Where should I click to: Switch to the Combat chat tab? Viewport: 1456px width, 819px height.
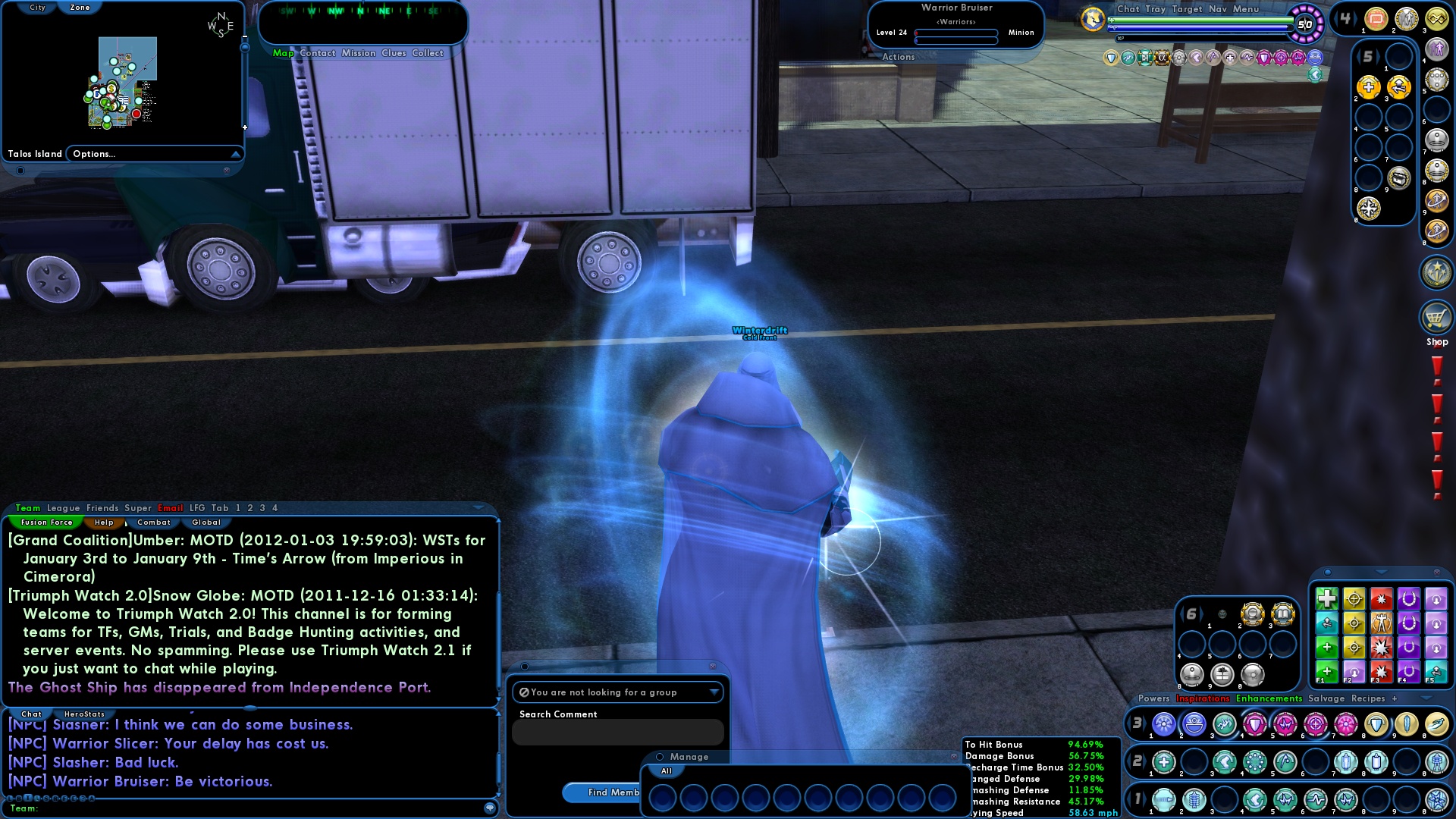click(154, 522)
